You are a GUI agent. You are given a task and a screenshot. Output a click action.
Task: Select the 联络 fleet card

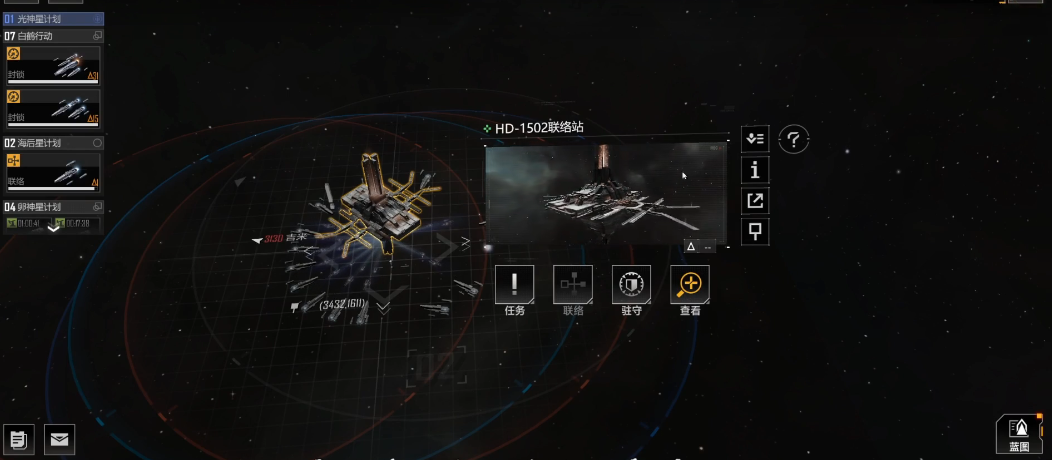[53, 172]
